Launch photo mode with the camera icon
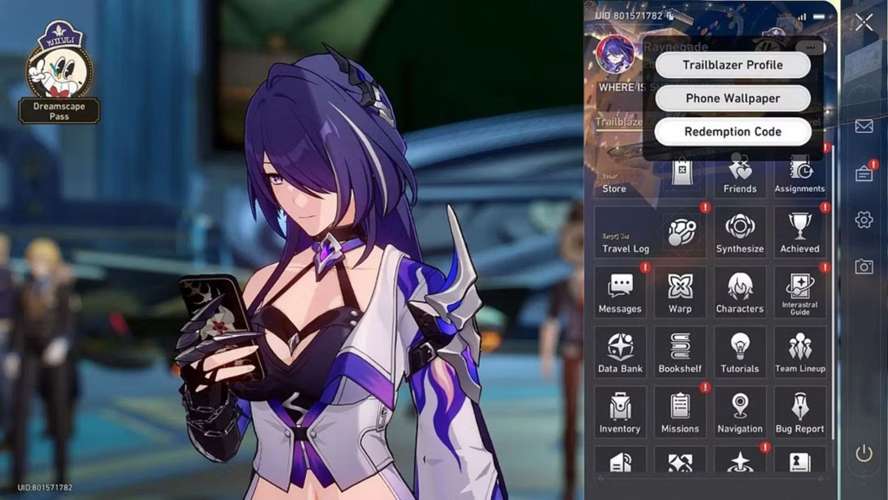 [864, 266]
